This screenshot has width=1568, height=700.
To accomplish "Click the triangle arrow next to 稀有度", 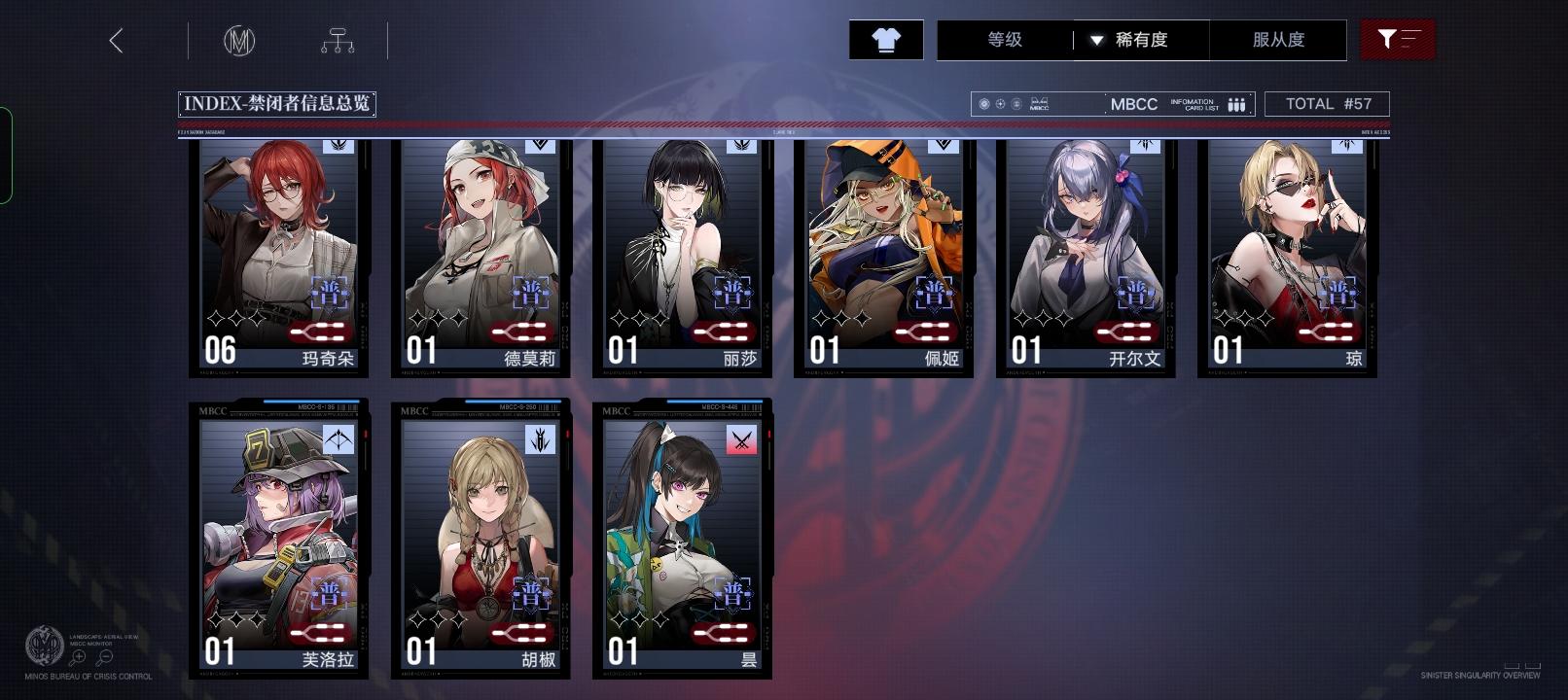I will 1097,41.
